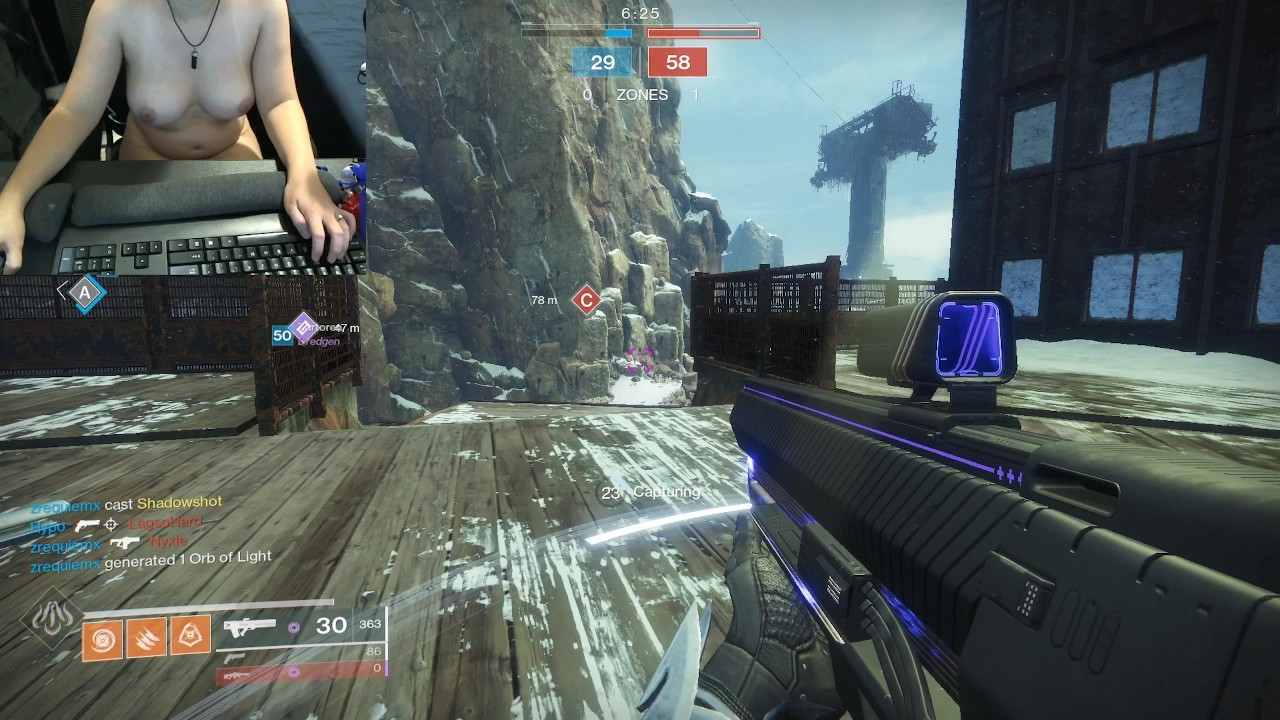
Task: Click the red zone C objective marker
Action: tap(586, 299)
